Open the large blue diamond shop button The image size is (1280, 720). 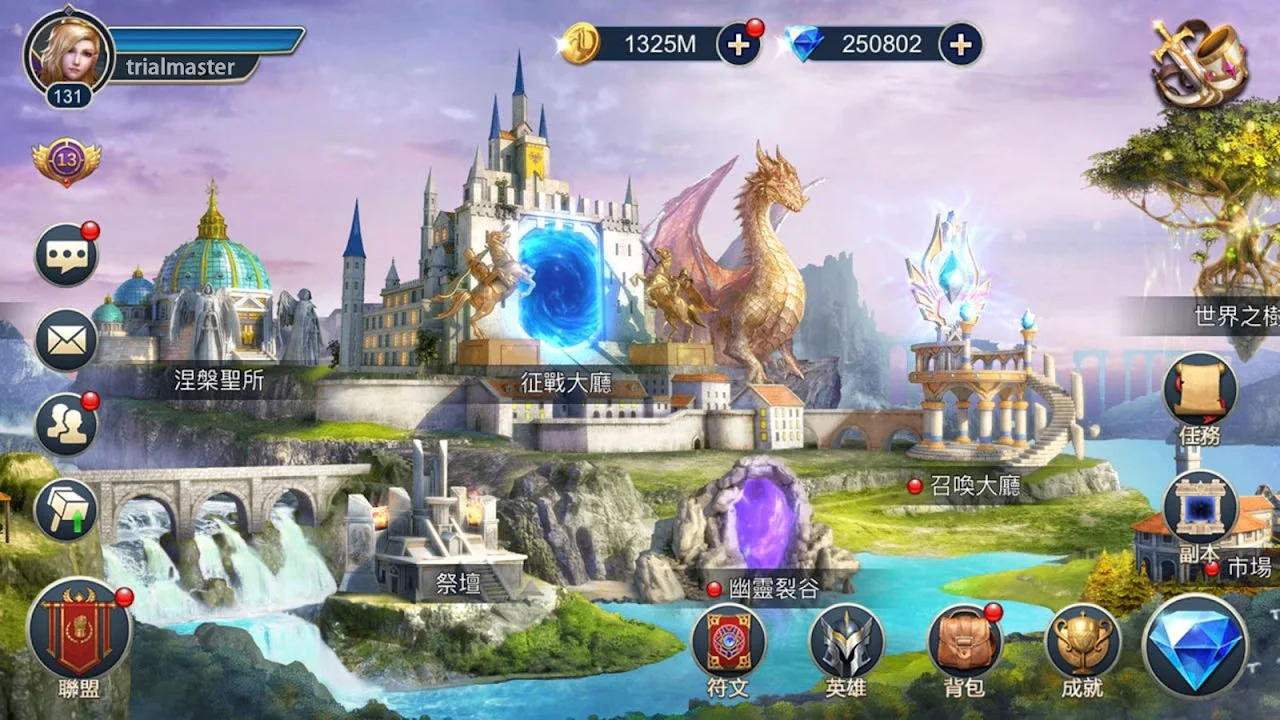point(1195,644)
